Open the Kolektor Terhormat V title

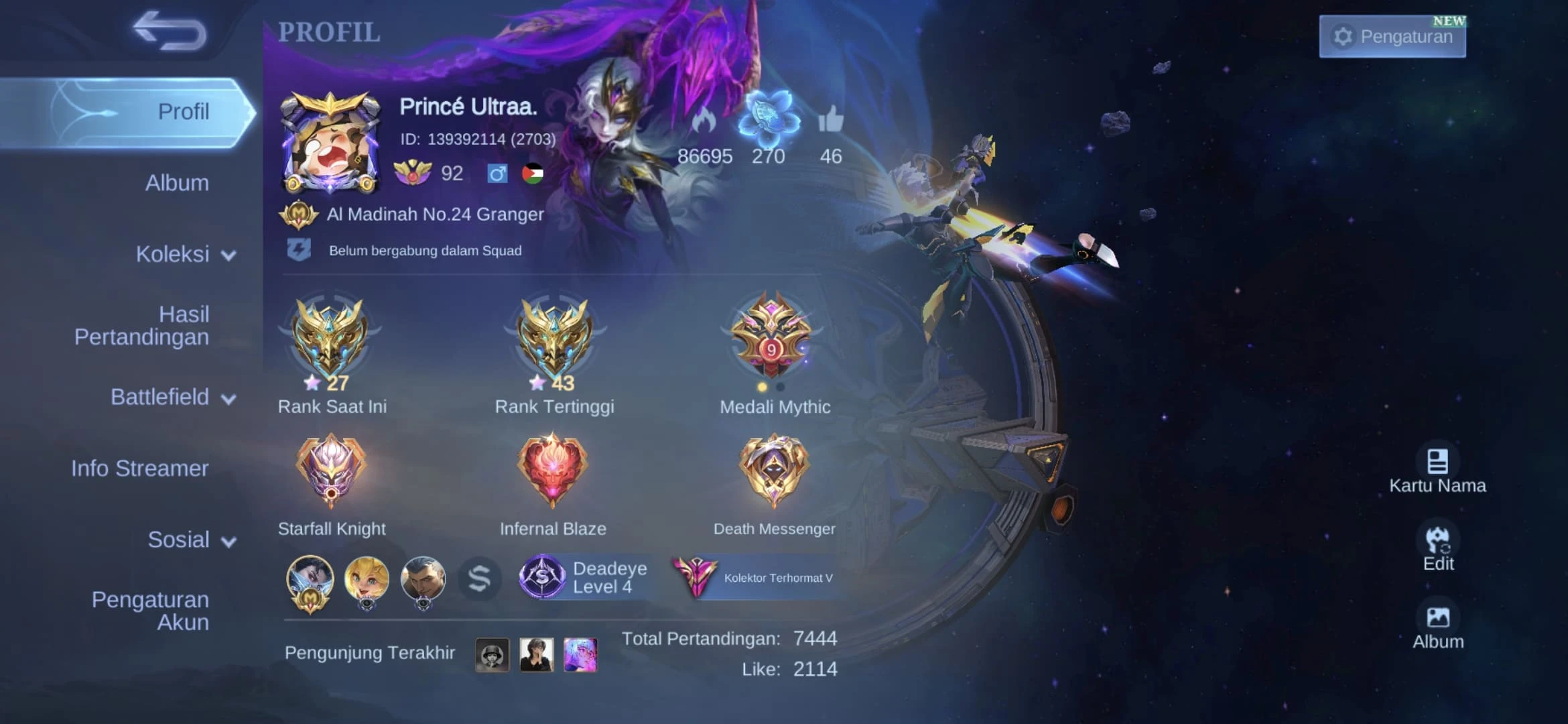(755, 577)
